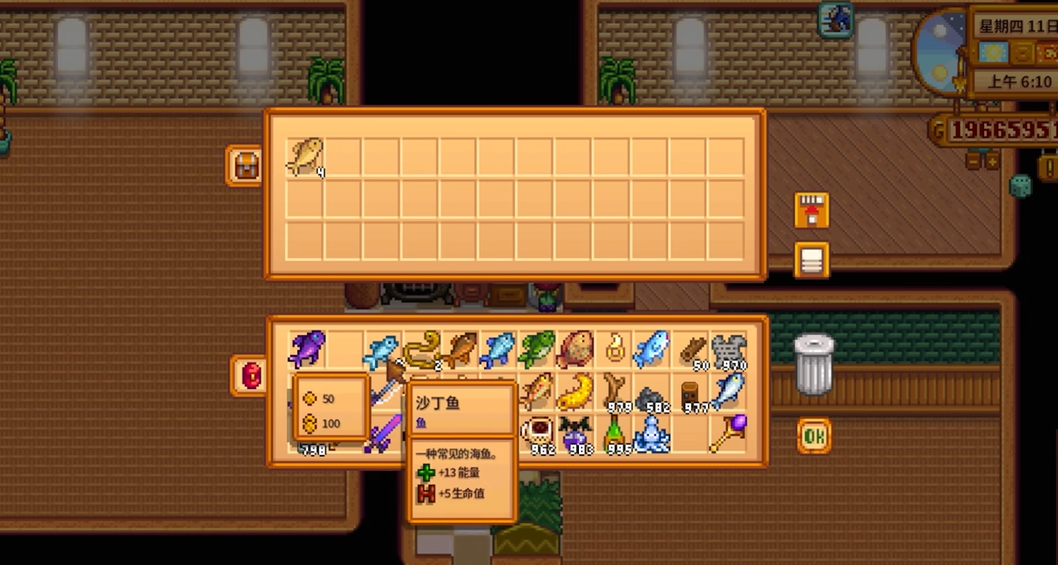Choose the green bass fish slot
The width and height of the screenshot is (1058, 565).
[x=536, y=349]
